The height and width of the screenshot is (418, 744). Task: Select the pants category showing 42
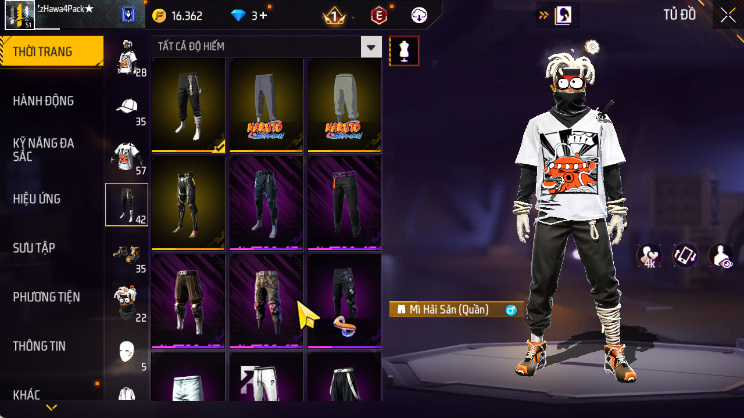click(x=126, y=204)
